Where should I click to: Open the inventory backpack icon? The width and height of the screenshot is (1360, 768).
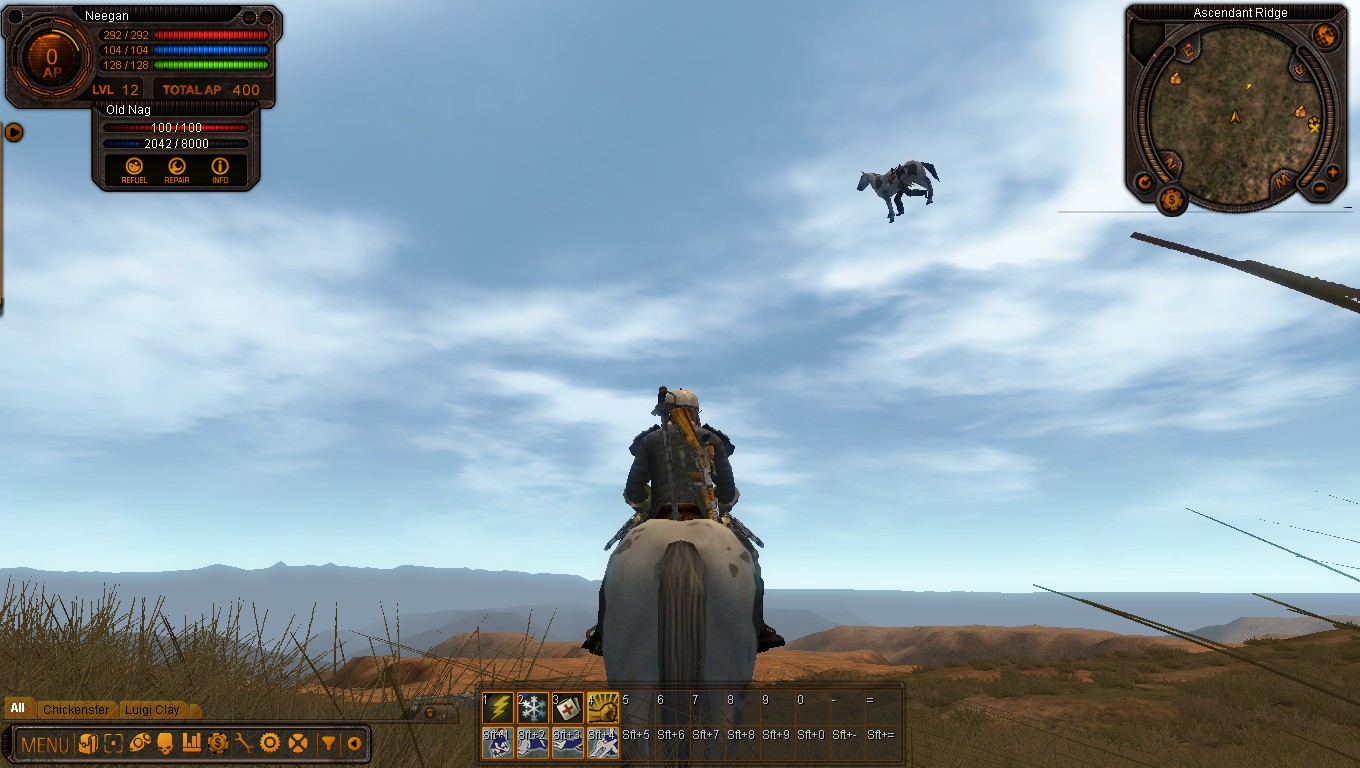tap(88, 742)
